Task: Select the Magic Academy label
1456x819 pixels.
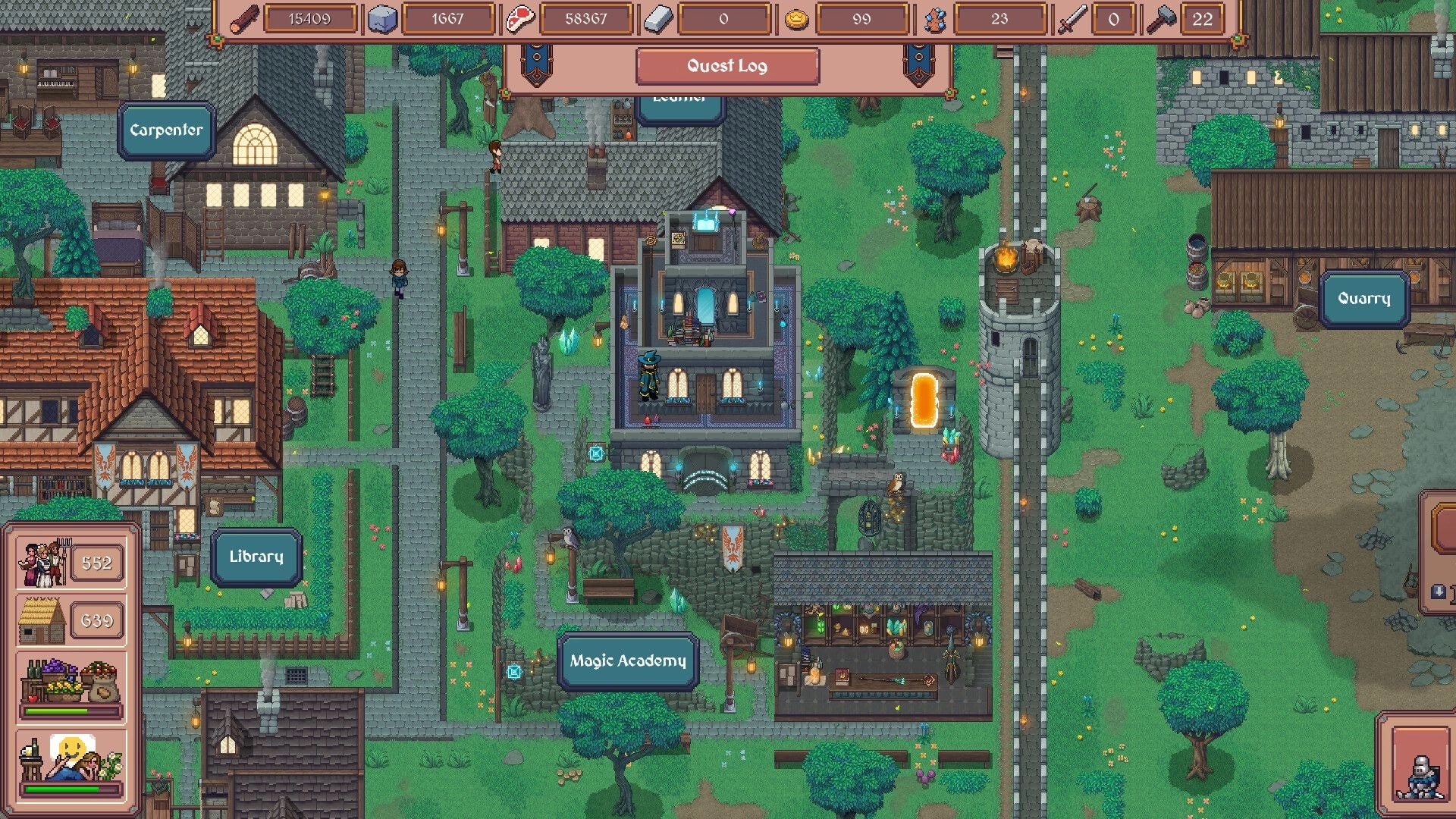Action: 627,661
